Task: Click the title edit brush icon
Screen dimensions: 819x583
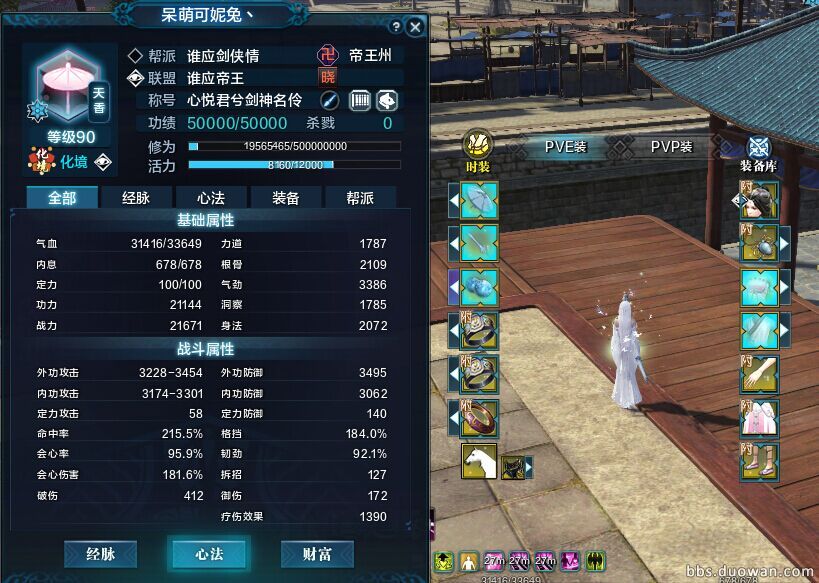Action: click(329, 100)
